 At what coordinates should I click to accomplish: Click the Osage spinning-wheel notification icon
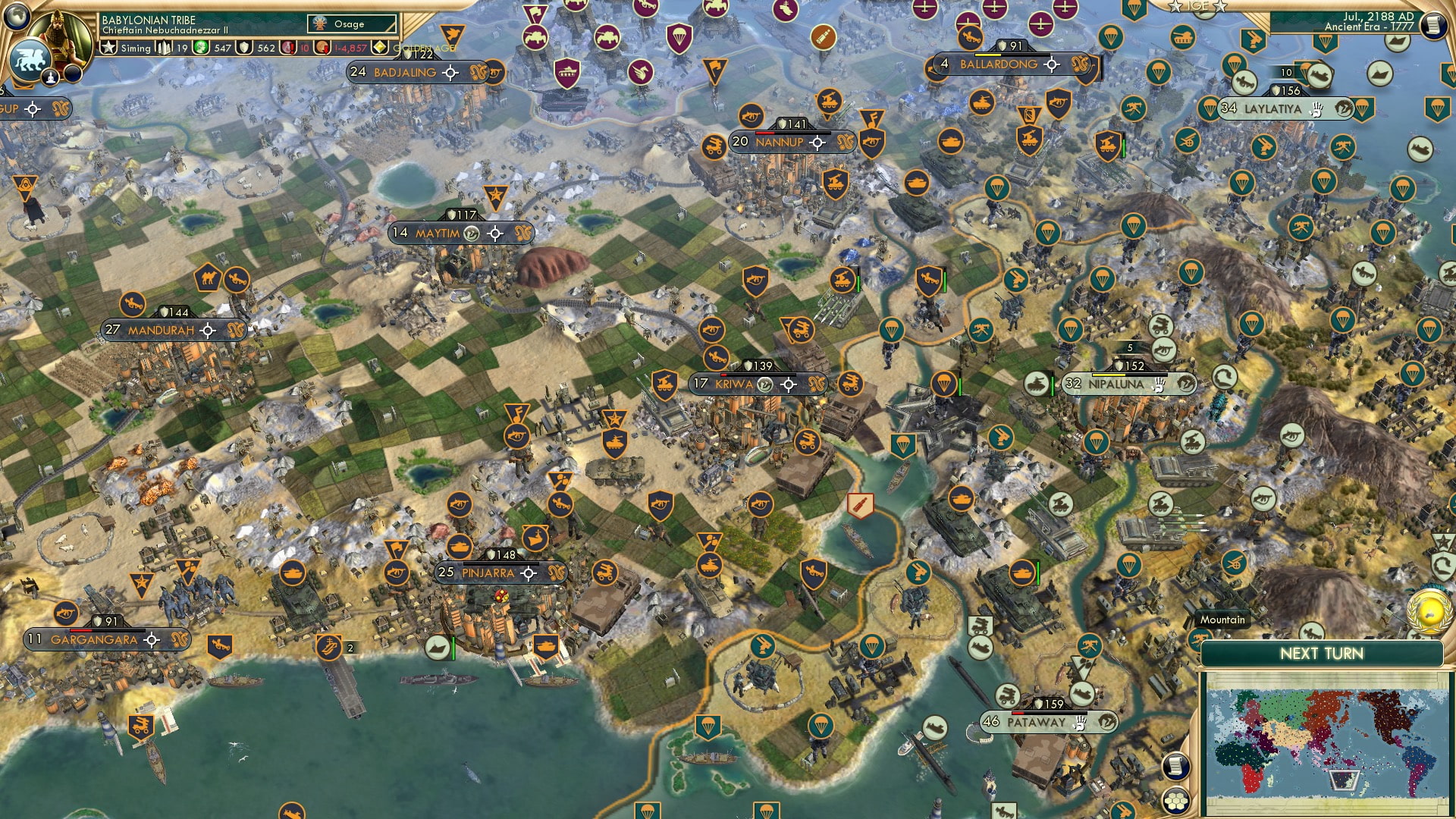320,24
